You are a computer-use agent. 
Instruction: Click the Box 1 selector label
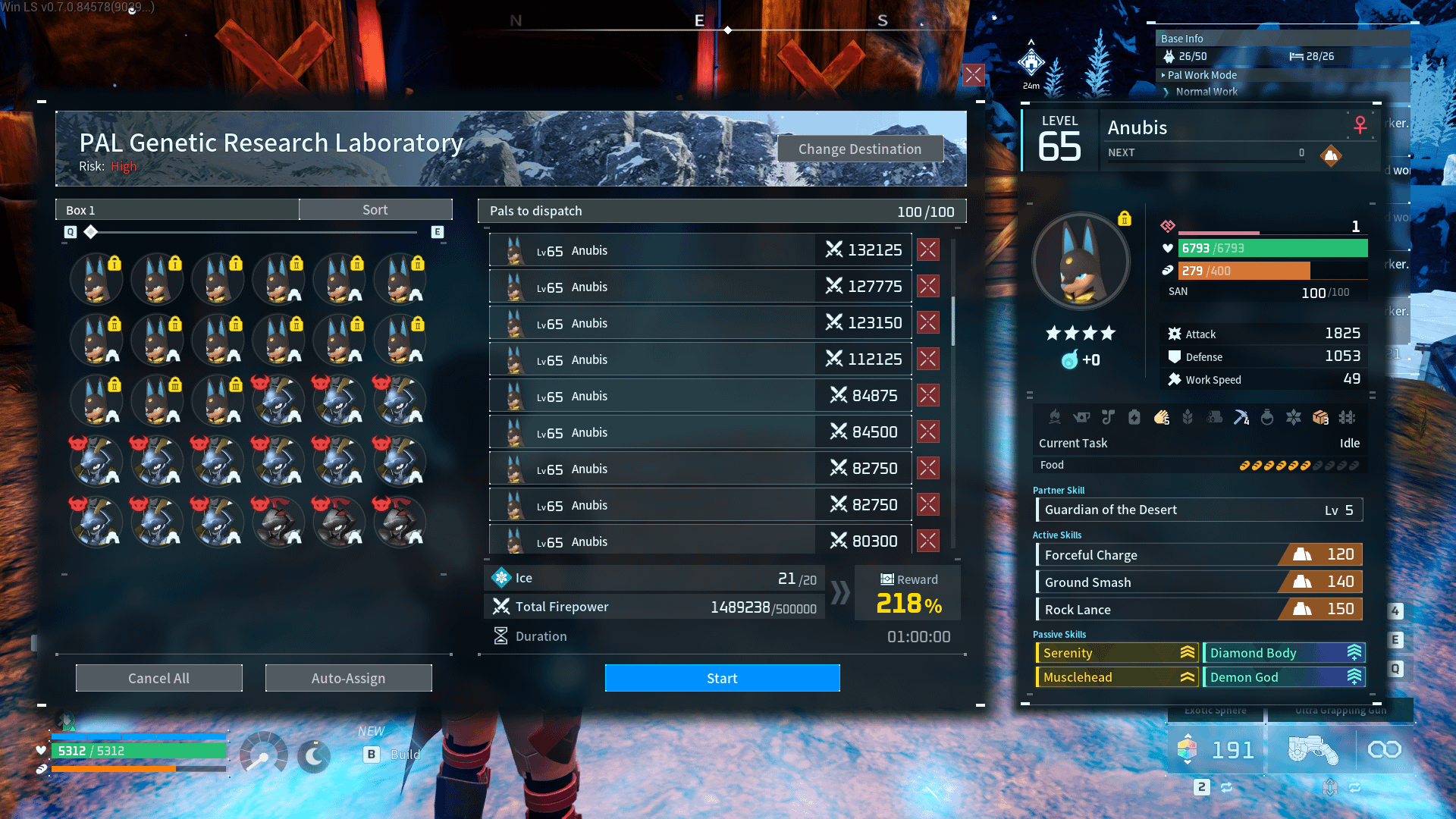(177, 210)
